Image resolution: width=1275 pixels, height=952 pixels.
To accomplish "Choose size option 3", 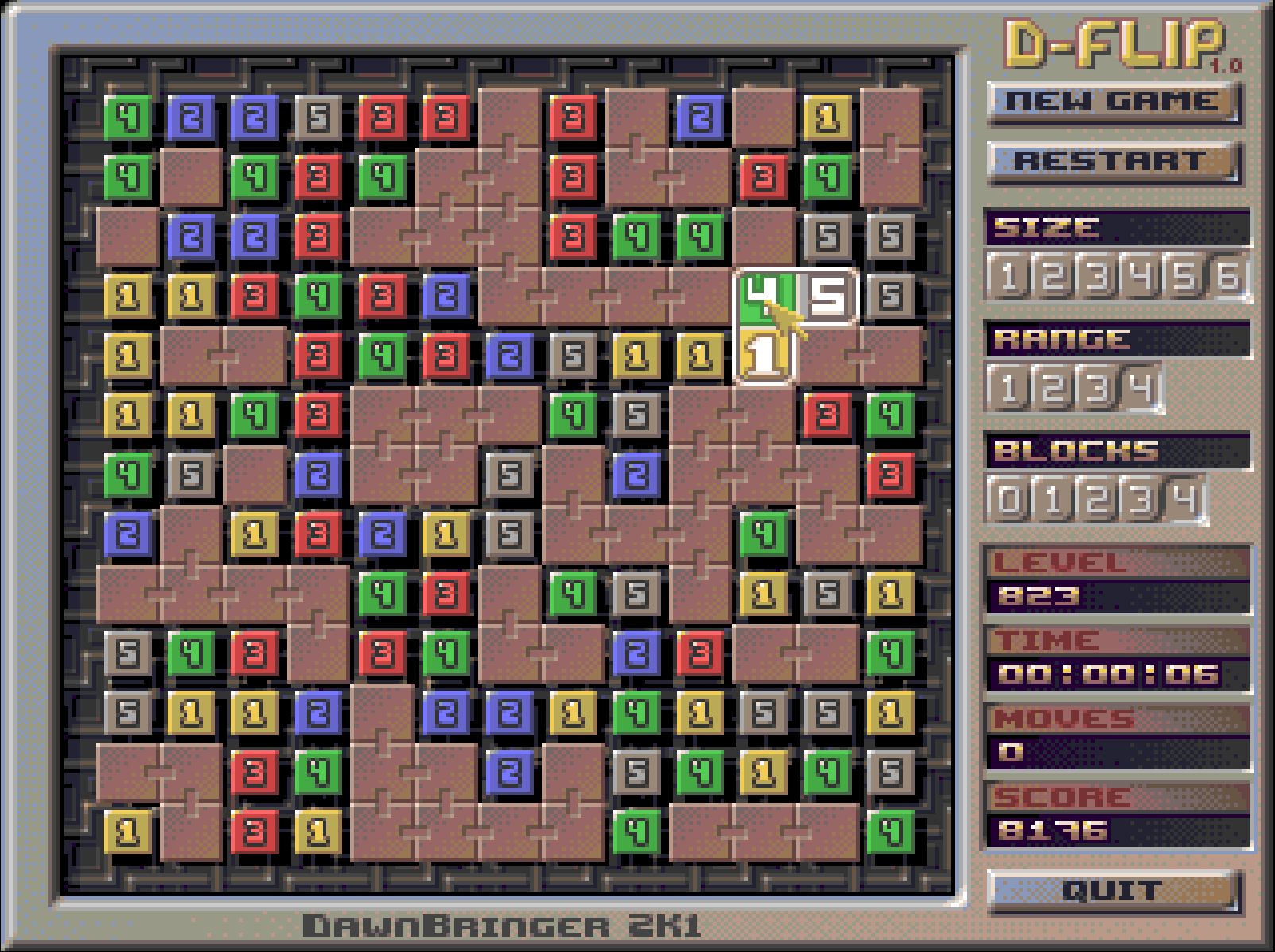I will tap(1097, 278).
